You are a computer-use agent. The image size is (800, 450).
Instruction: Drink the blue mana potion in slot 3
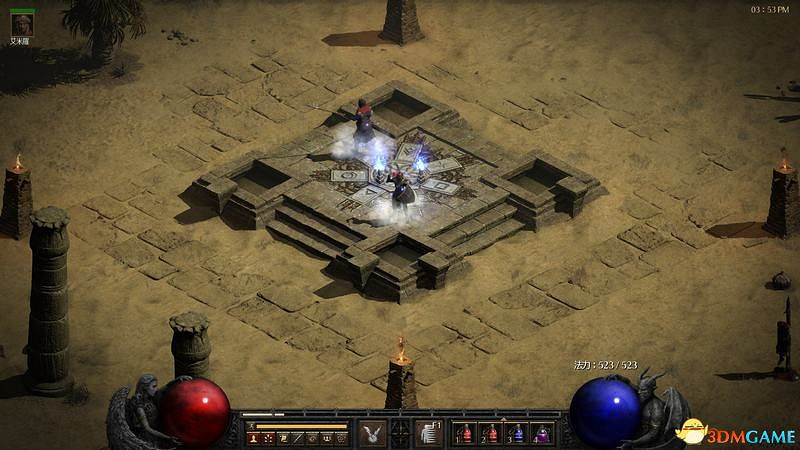516,434
